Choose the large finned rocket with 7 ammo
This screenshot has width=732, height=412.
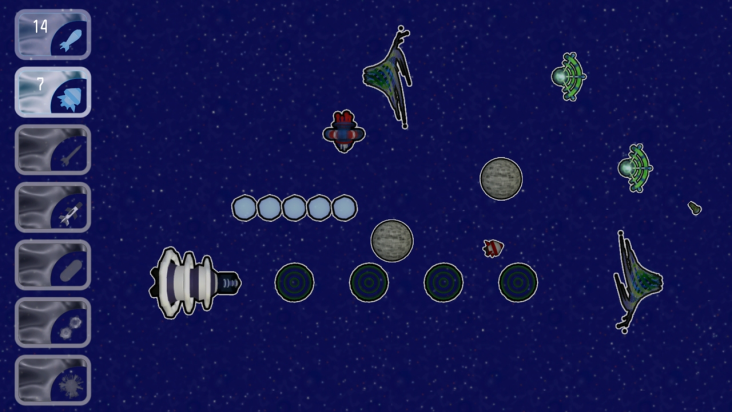point(53,92)
